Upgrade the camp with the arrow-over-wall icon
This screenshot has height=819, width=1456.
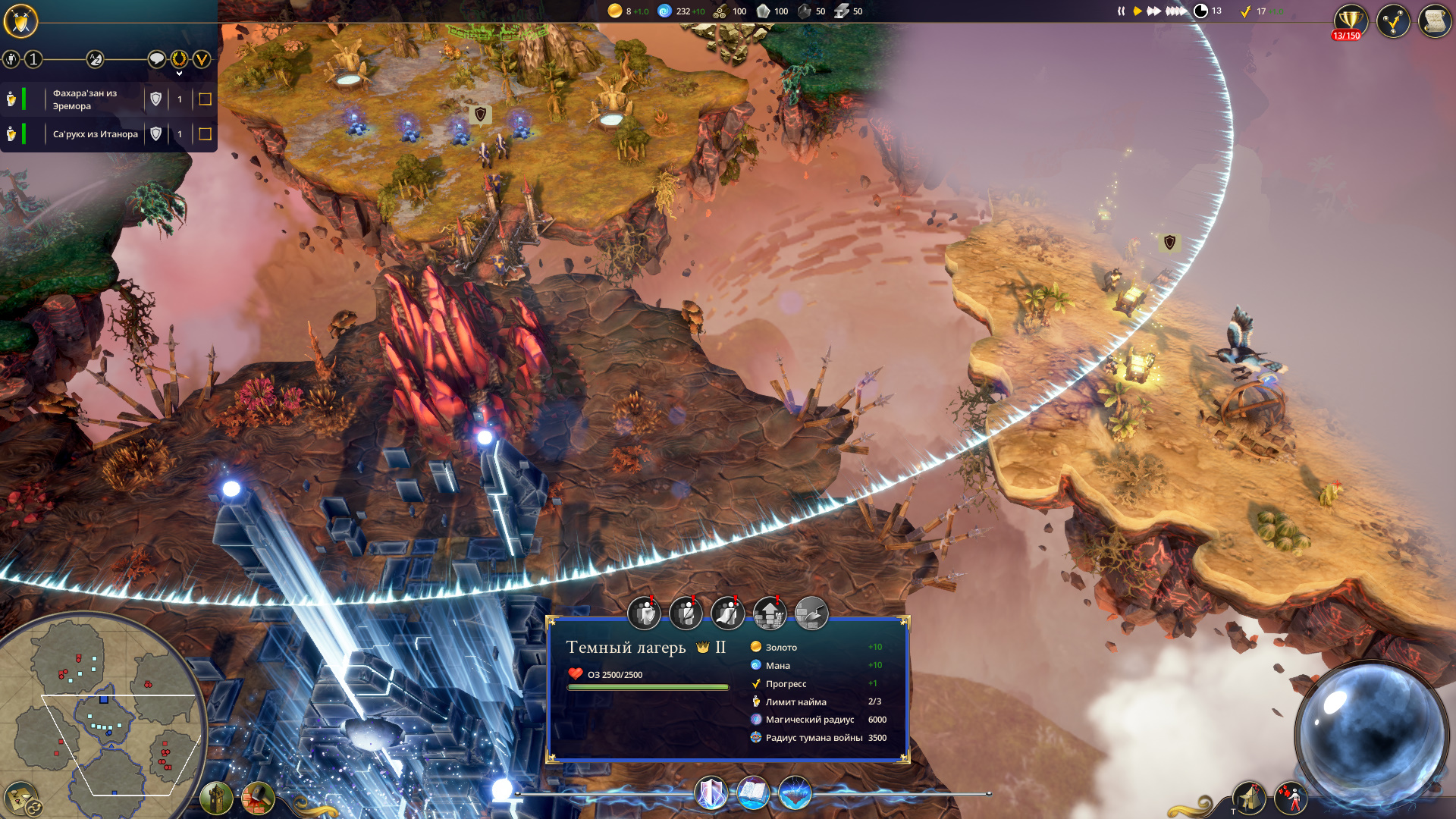(x=769, y=613)
